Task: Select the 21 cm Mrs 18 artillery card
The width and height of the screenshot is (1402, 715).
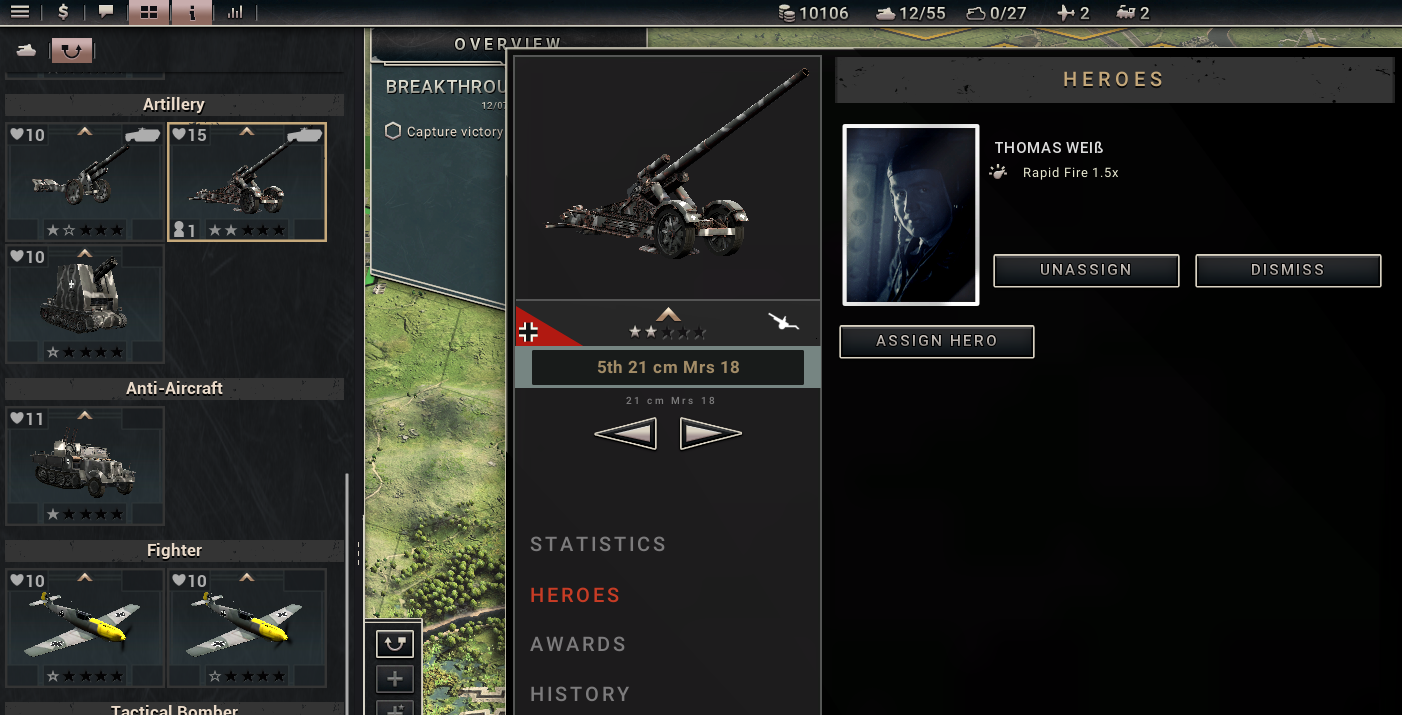Action: 247,182
